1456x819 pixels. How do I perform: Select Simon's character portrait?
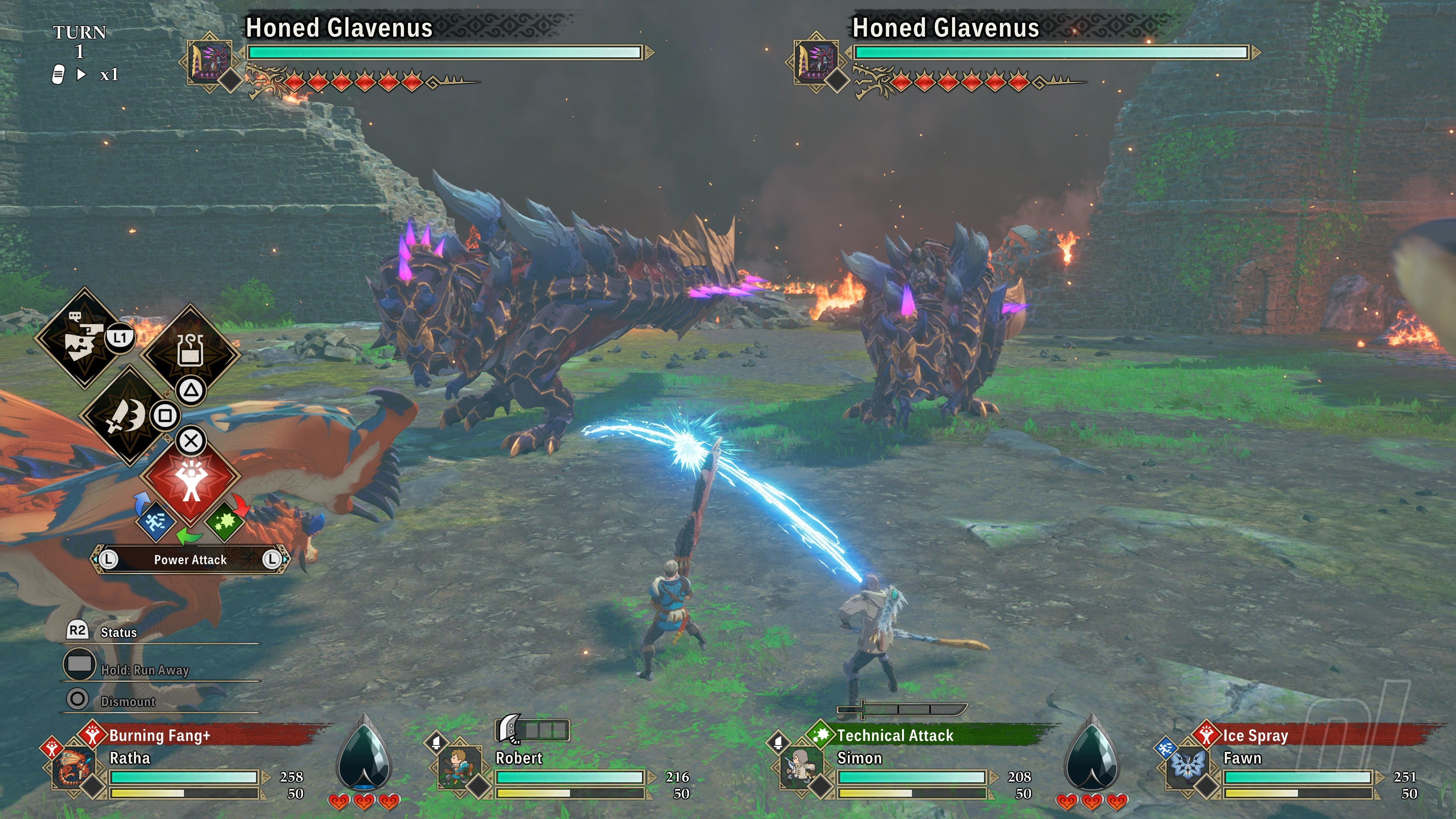[x=799, y=767]
